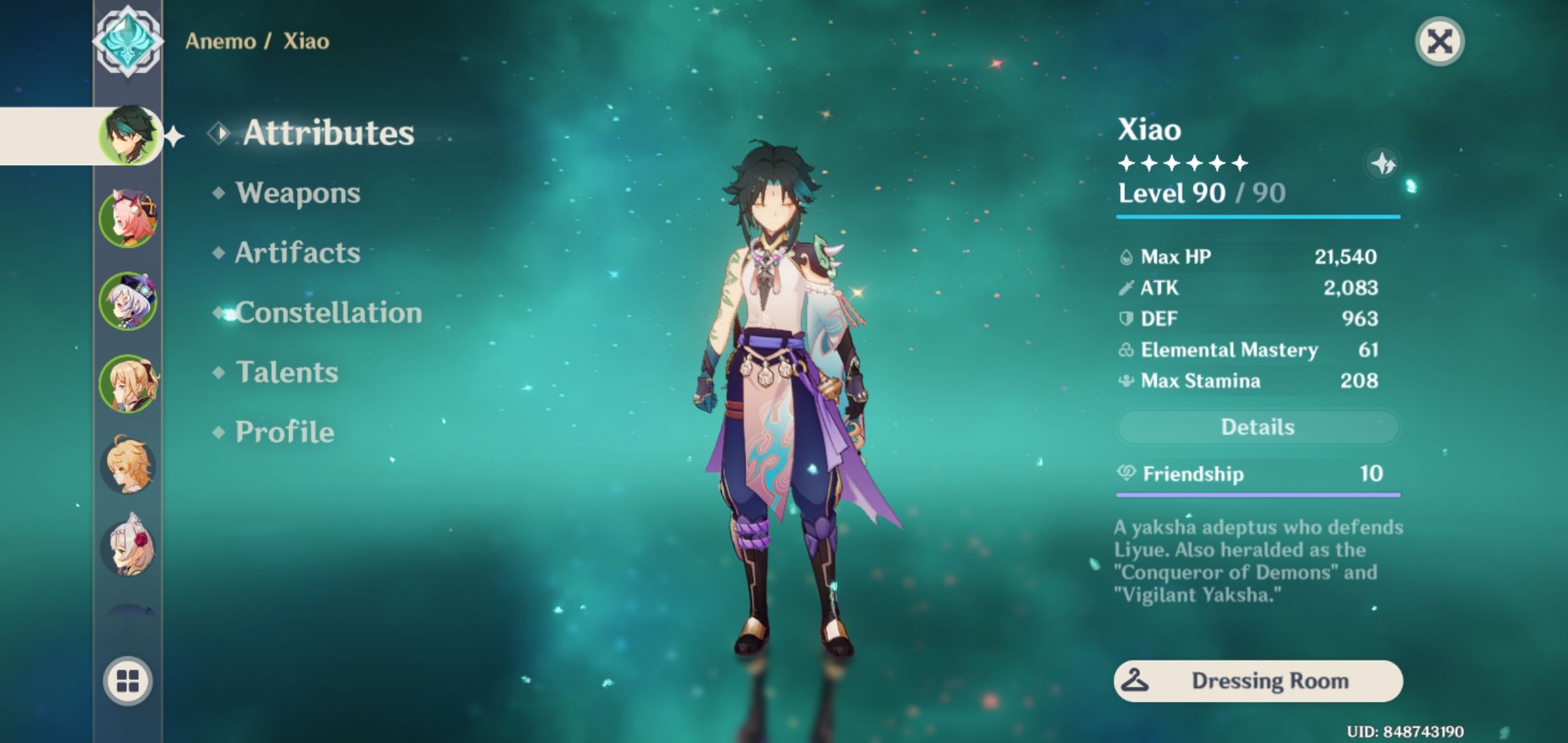Screen dimensions: 1568x743
Task: Show Xiao's Profile page
Action: point(284,432)
